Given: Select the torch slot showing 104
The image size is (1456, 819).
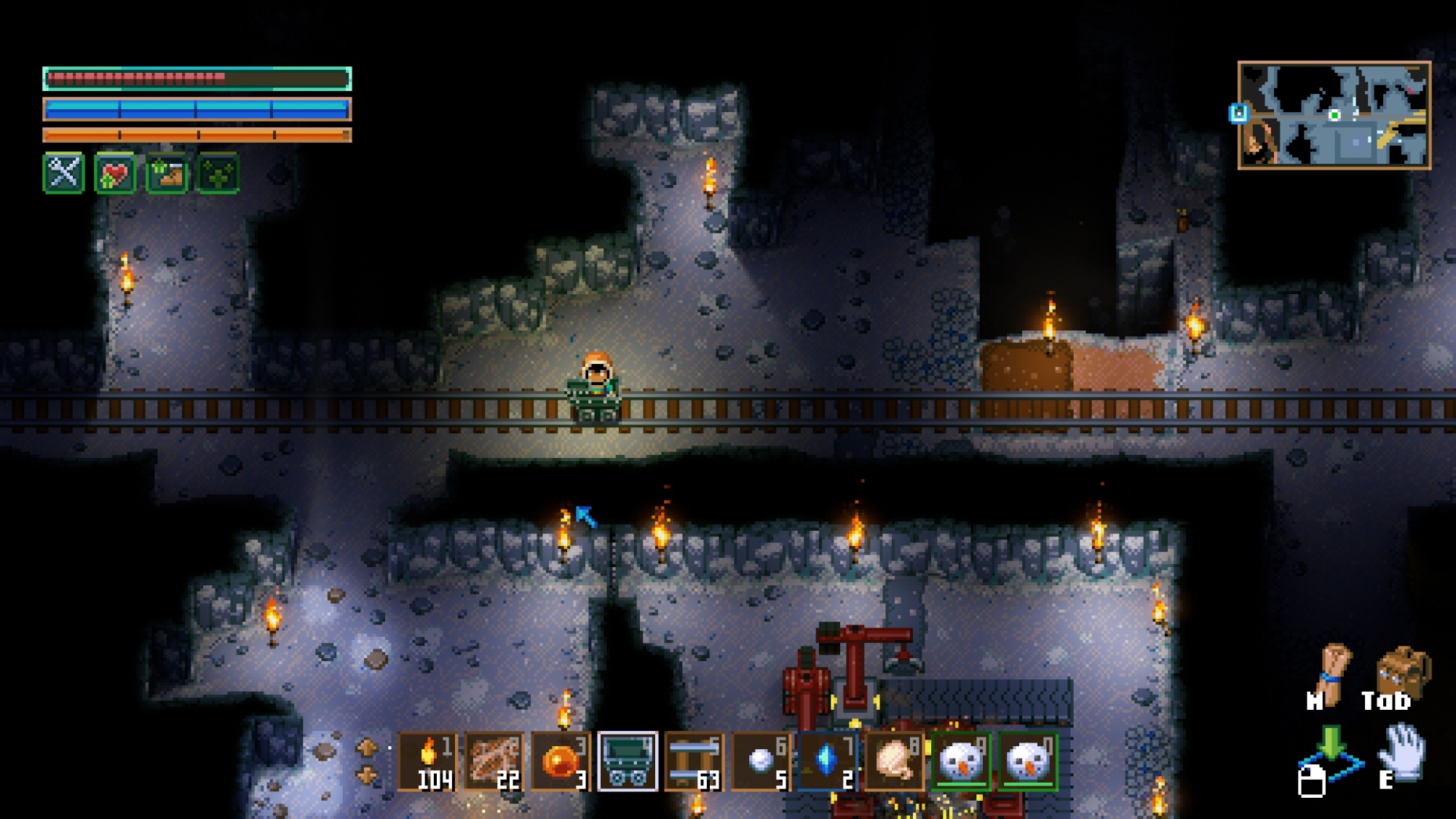Looking at the screenshot, I should [428, 761].
